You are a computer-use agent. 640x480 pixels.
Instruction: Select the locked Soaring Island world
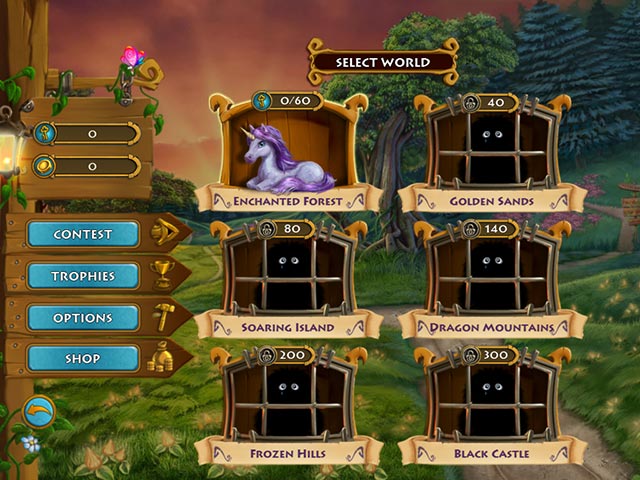pyautogui.click(x=288, y=276)
